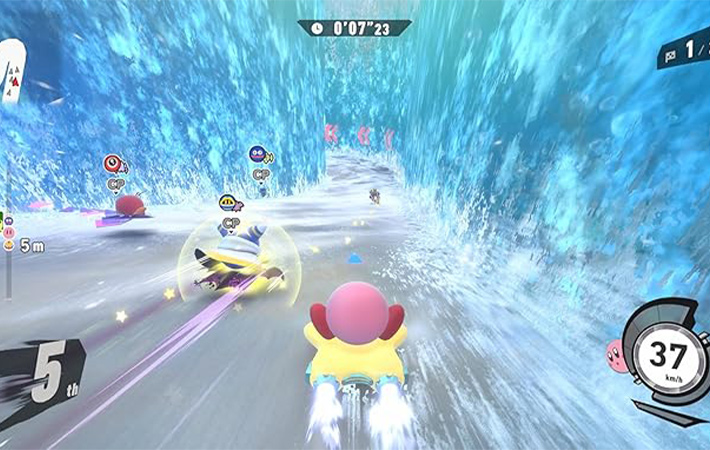
Task: Click the Kirby portrait beside the speedometer
Action: coord(619,354)
